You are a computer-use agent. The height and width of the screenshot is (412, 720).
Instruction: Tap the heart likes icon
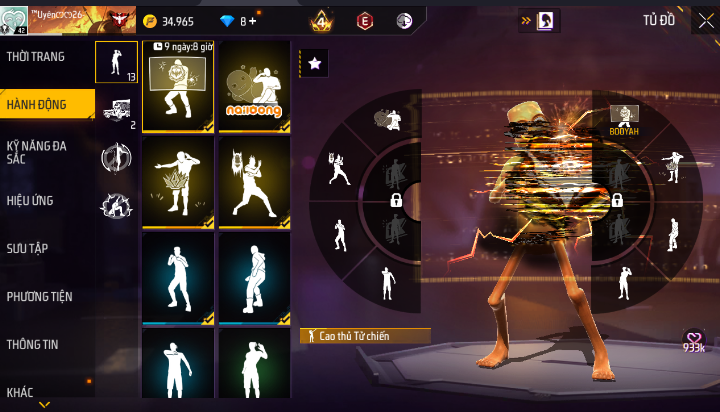tap(694, 340)
